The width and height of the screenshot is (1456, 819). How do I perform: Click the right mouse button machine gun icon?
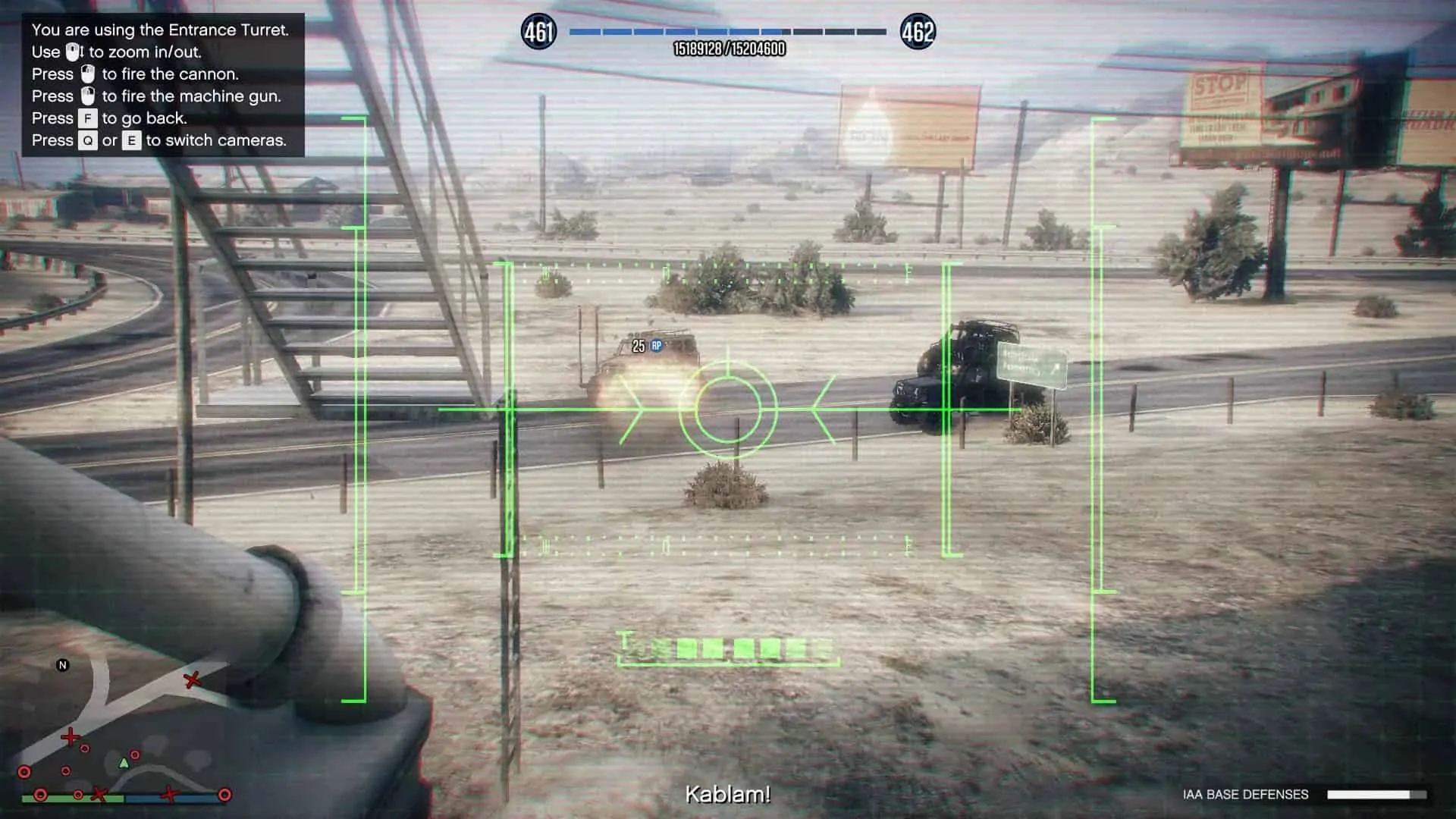pos(89,96)
